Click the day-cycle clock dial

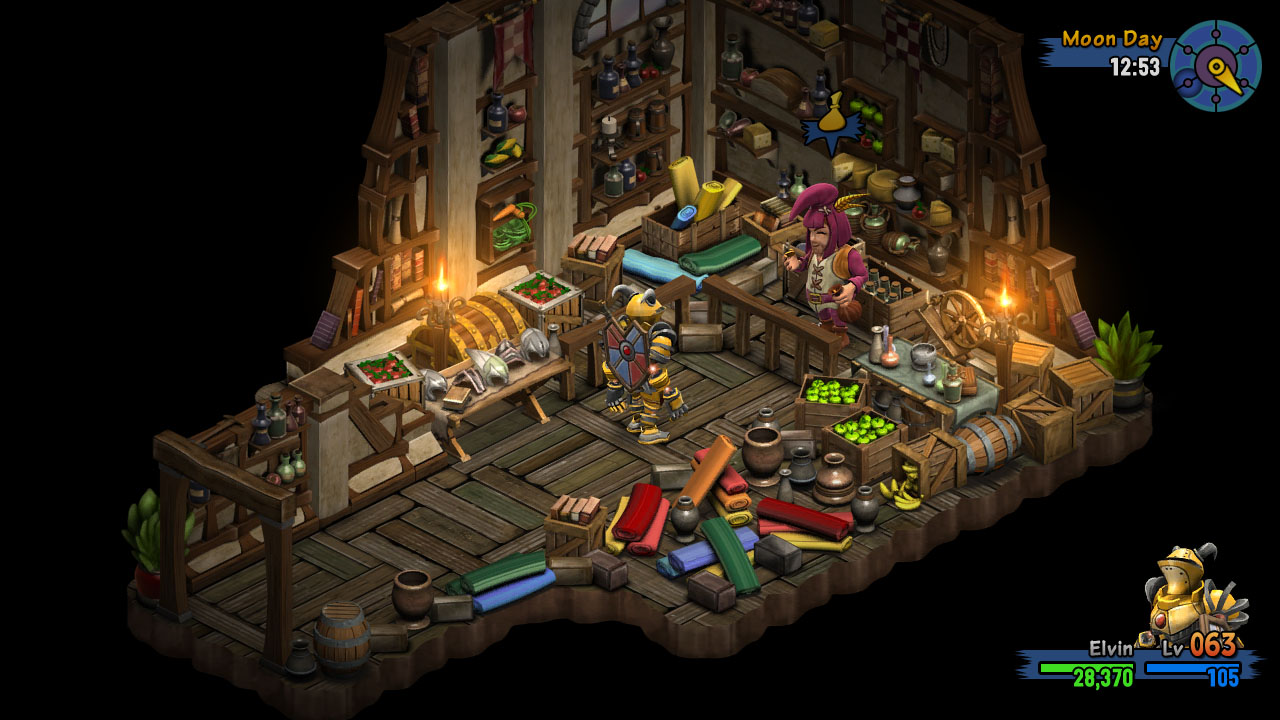point(1214,66)
